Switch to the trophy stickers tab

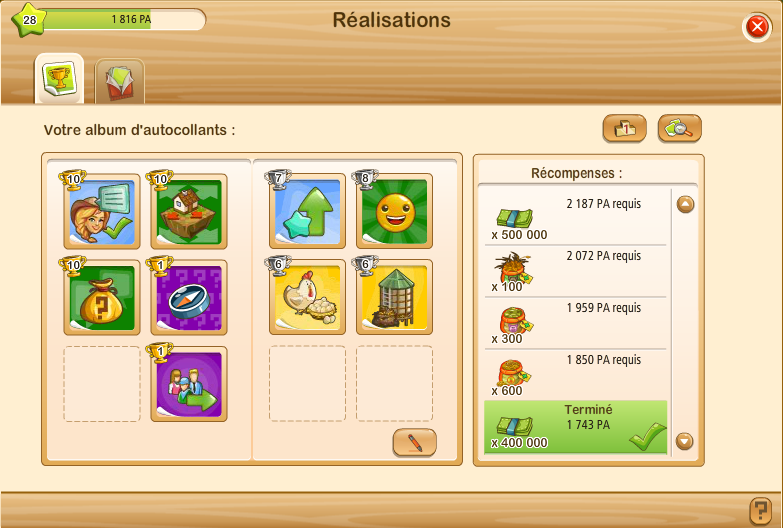(x=59, y=79)
